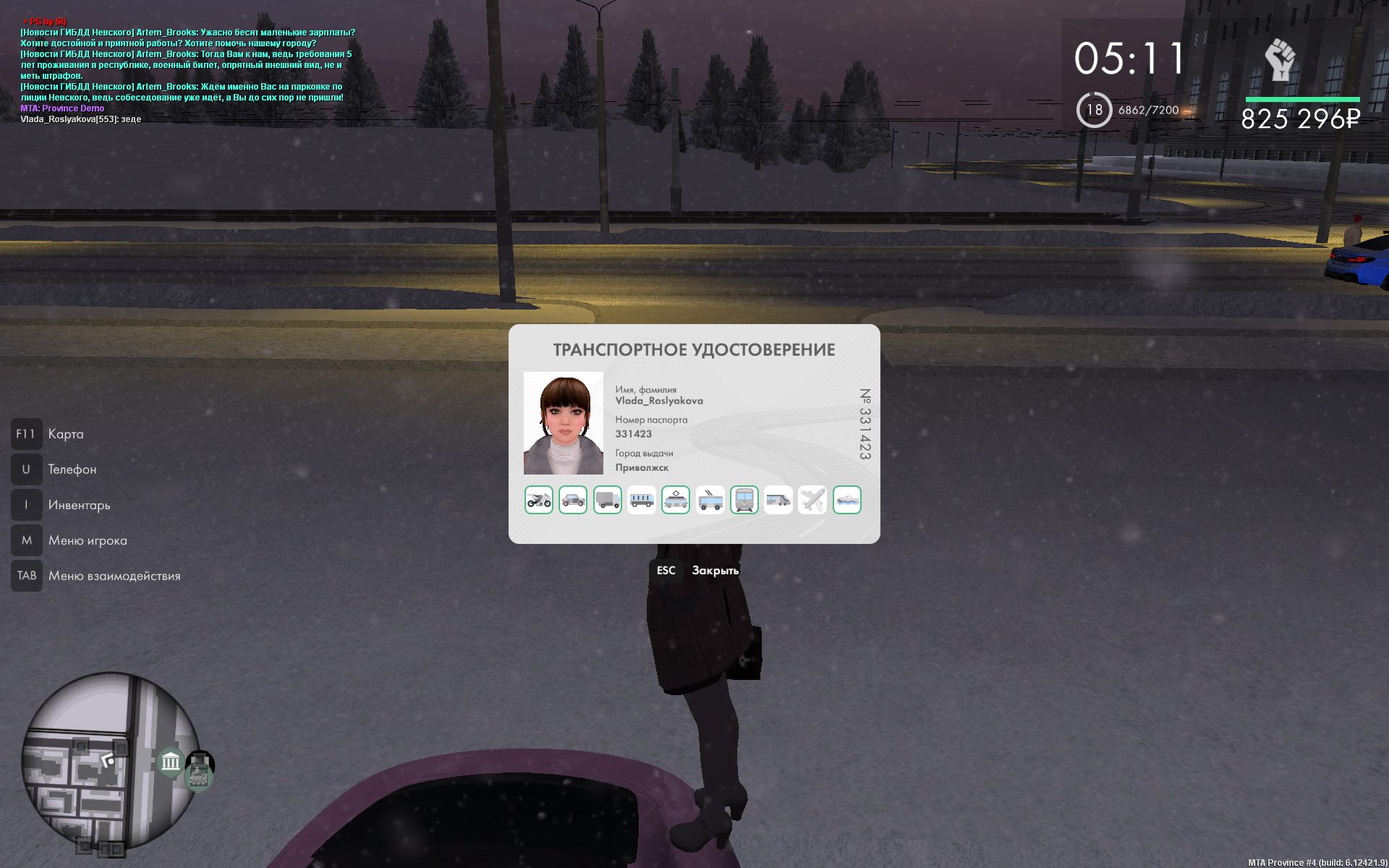Choose the trolleybus license icon
The height and width of the screenshot is (868, 1389).
[710, 500]
